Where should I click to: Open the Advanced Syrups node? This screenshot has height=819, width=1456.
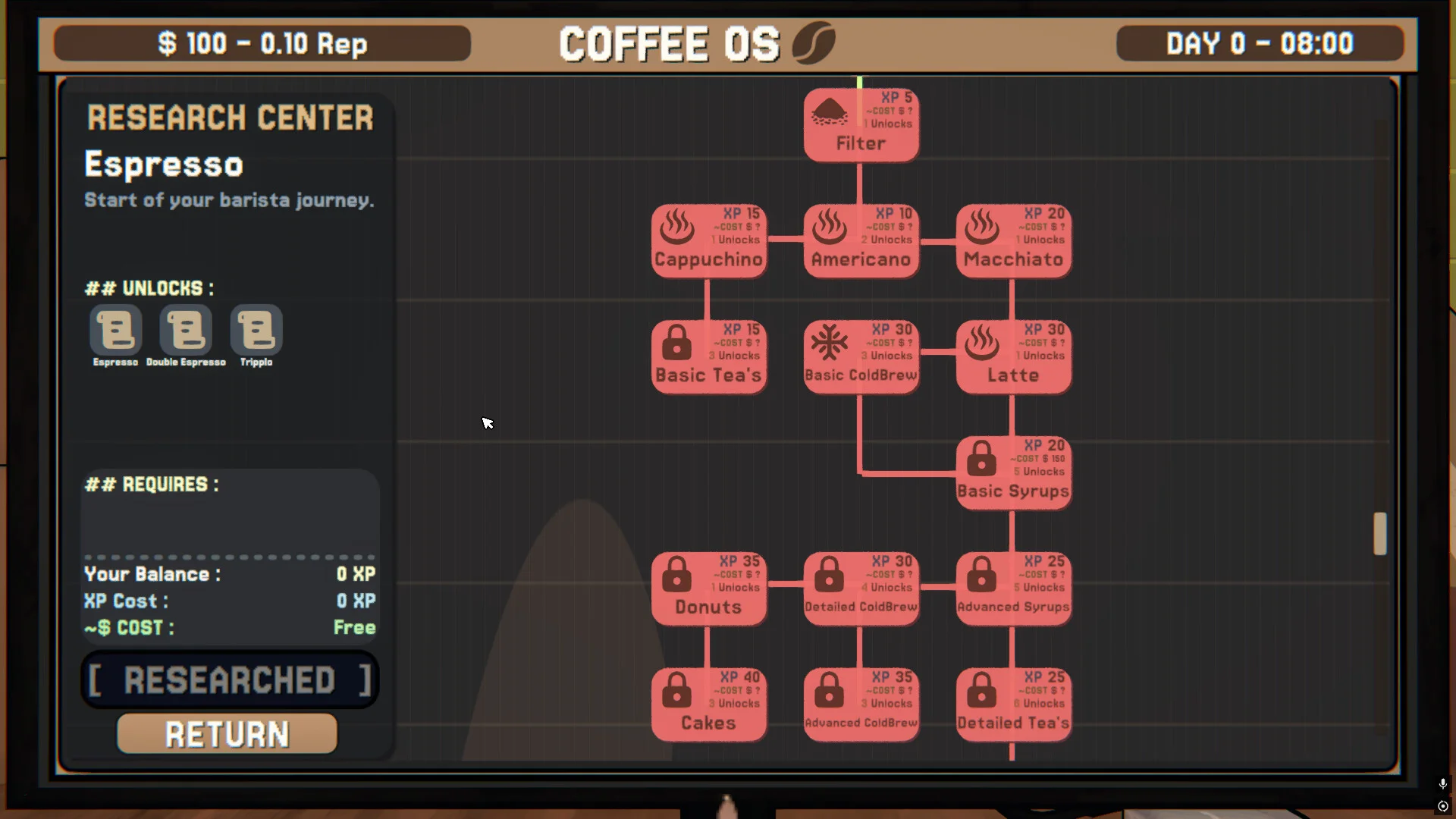pyautogui.click(x=1013, y=589)
